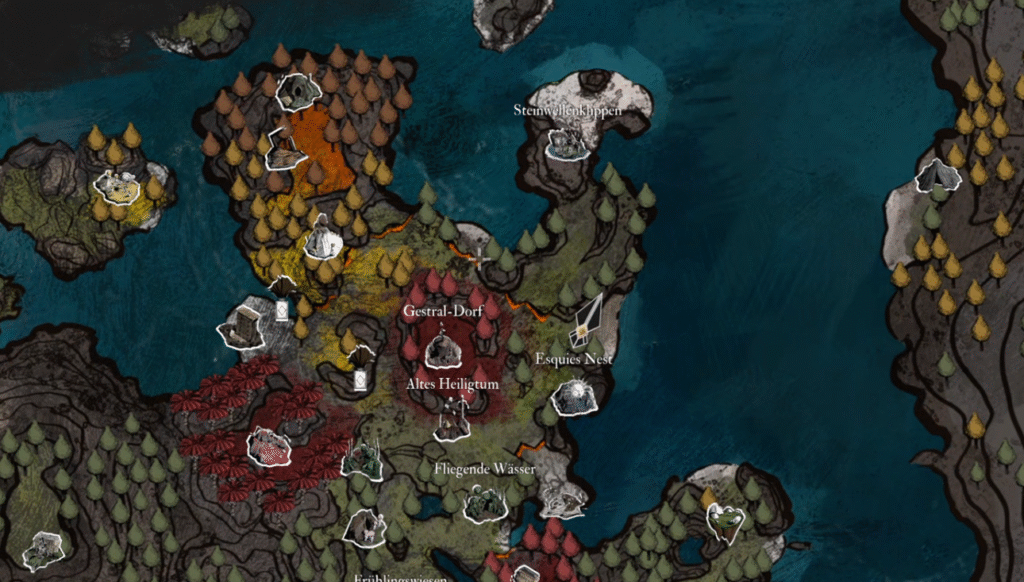This screenshot has height=582, width=1024.
Task: Choose the Esquies Nest glowing marker
Action: [572, 398]
